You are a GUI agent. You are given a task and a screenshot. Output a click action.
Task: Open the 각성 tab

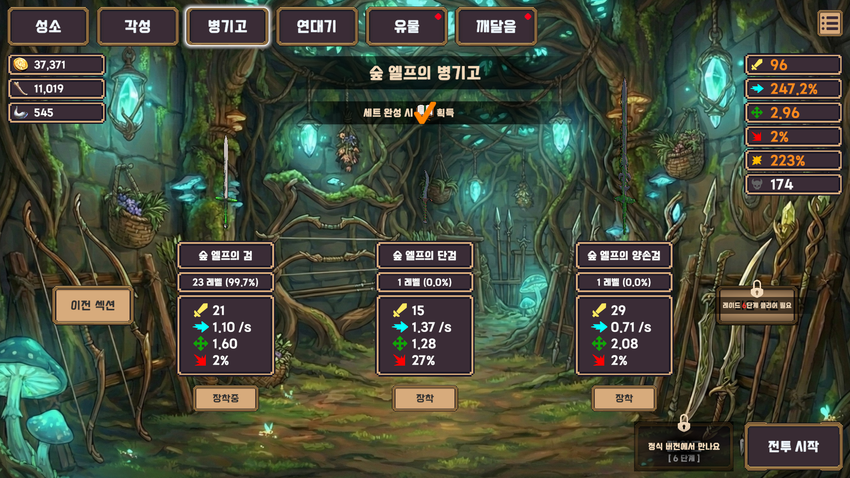[x=138, y=27]
